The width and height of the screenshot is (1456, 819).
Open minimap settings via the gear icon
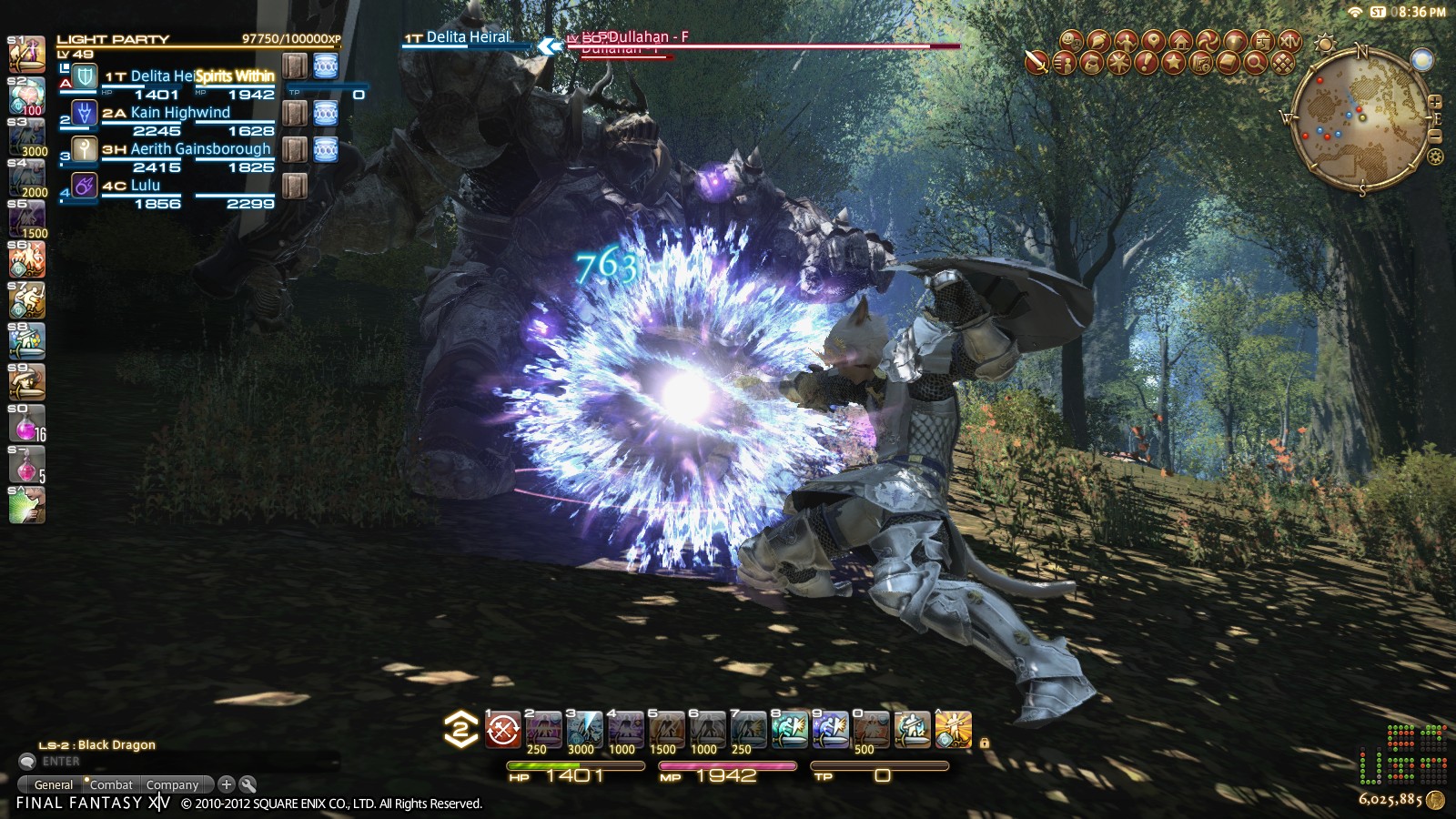[x=1435, y=157]
